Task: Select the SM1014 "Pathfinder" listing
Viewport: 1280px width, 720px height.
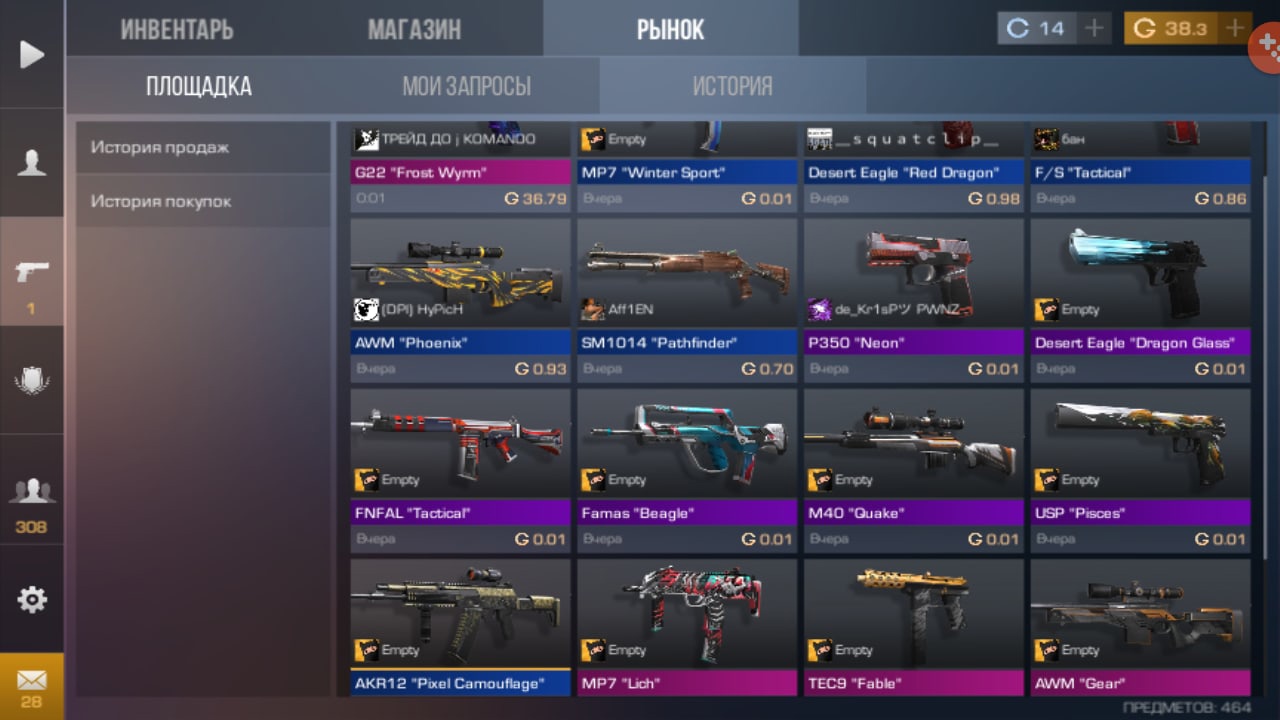Action: 687,300
